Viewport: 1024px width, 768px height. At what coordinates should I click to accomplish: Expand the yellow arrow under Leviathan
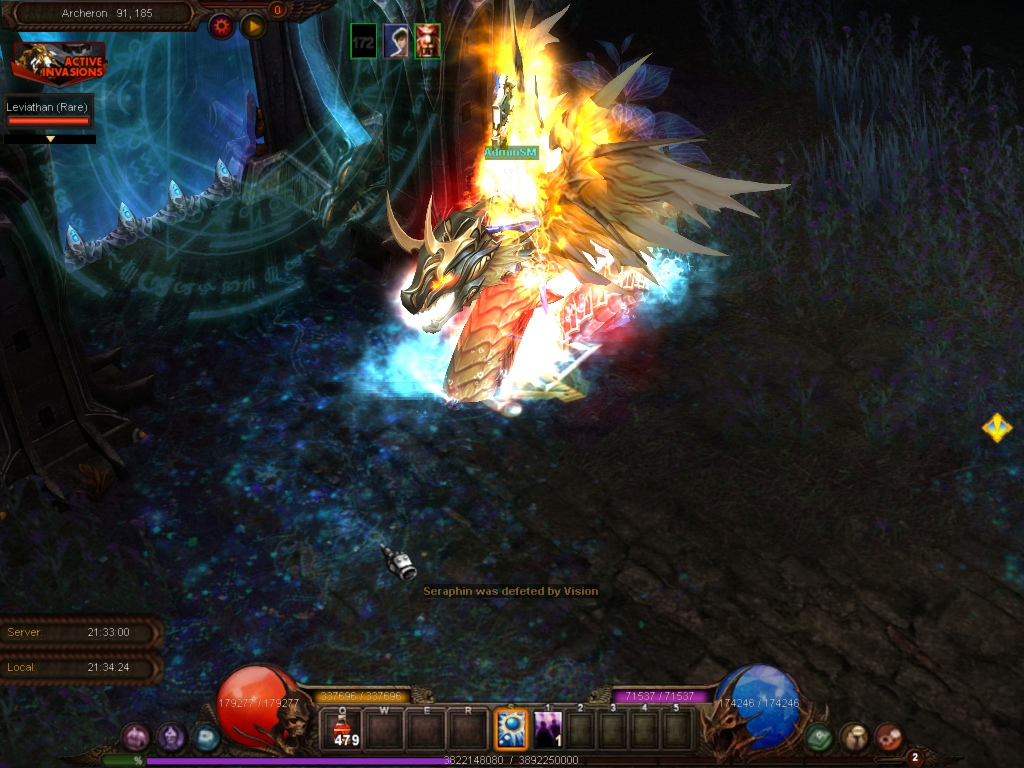click(50, 139)
